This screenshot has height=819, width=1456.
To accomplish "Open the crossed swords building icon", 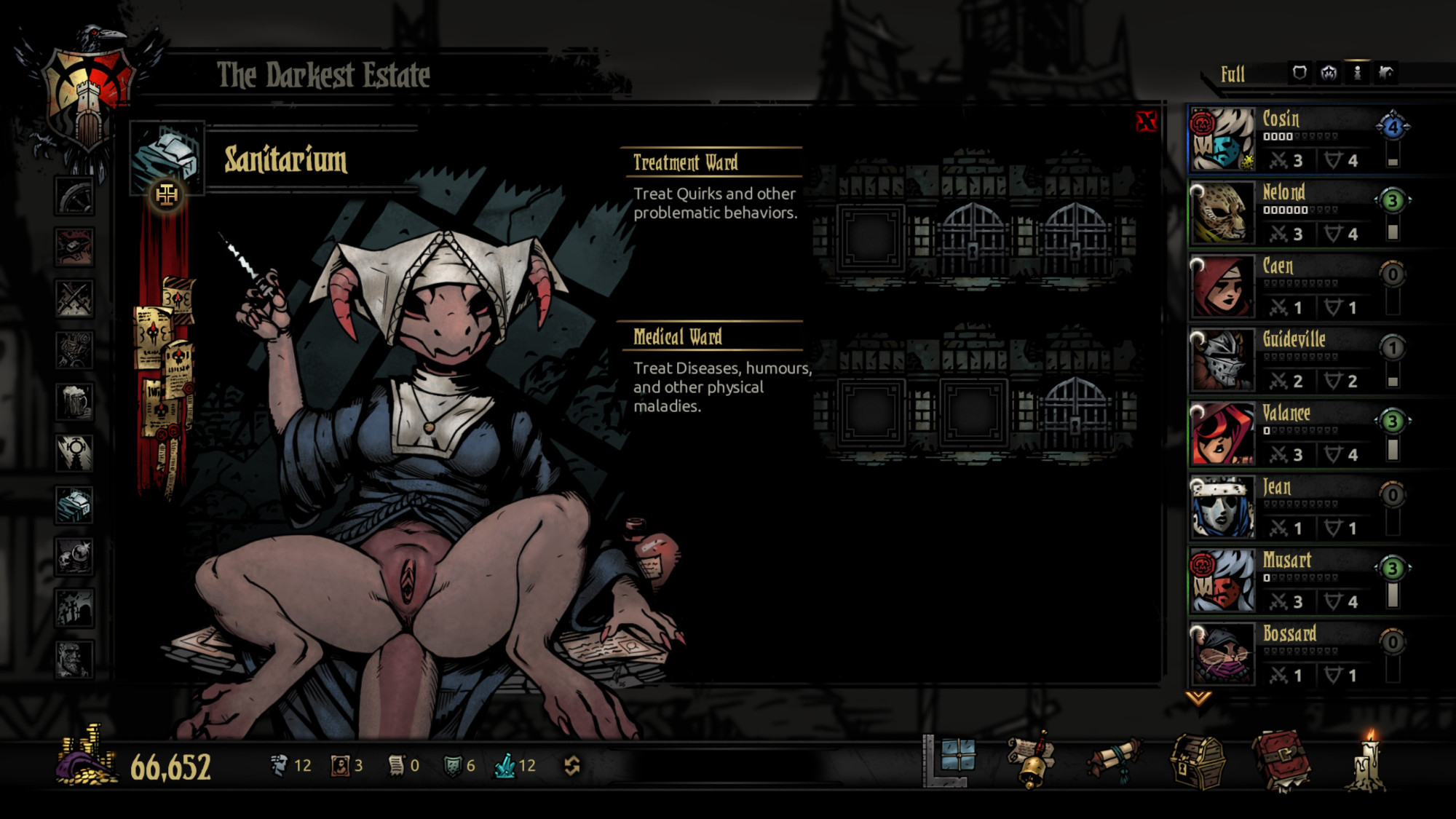I will [74, 298].
